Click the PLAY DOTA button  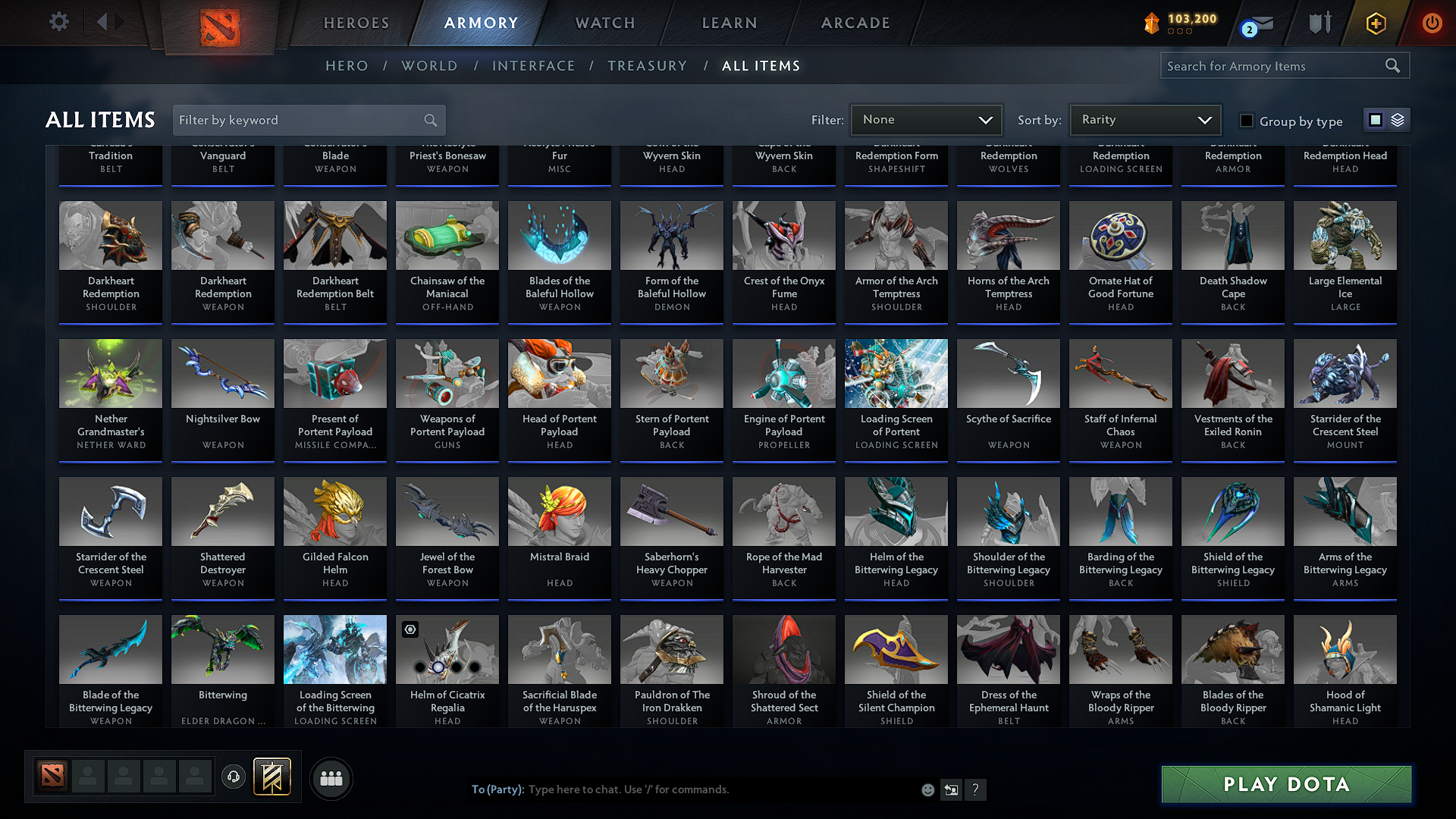1285,784
